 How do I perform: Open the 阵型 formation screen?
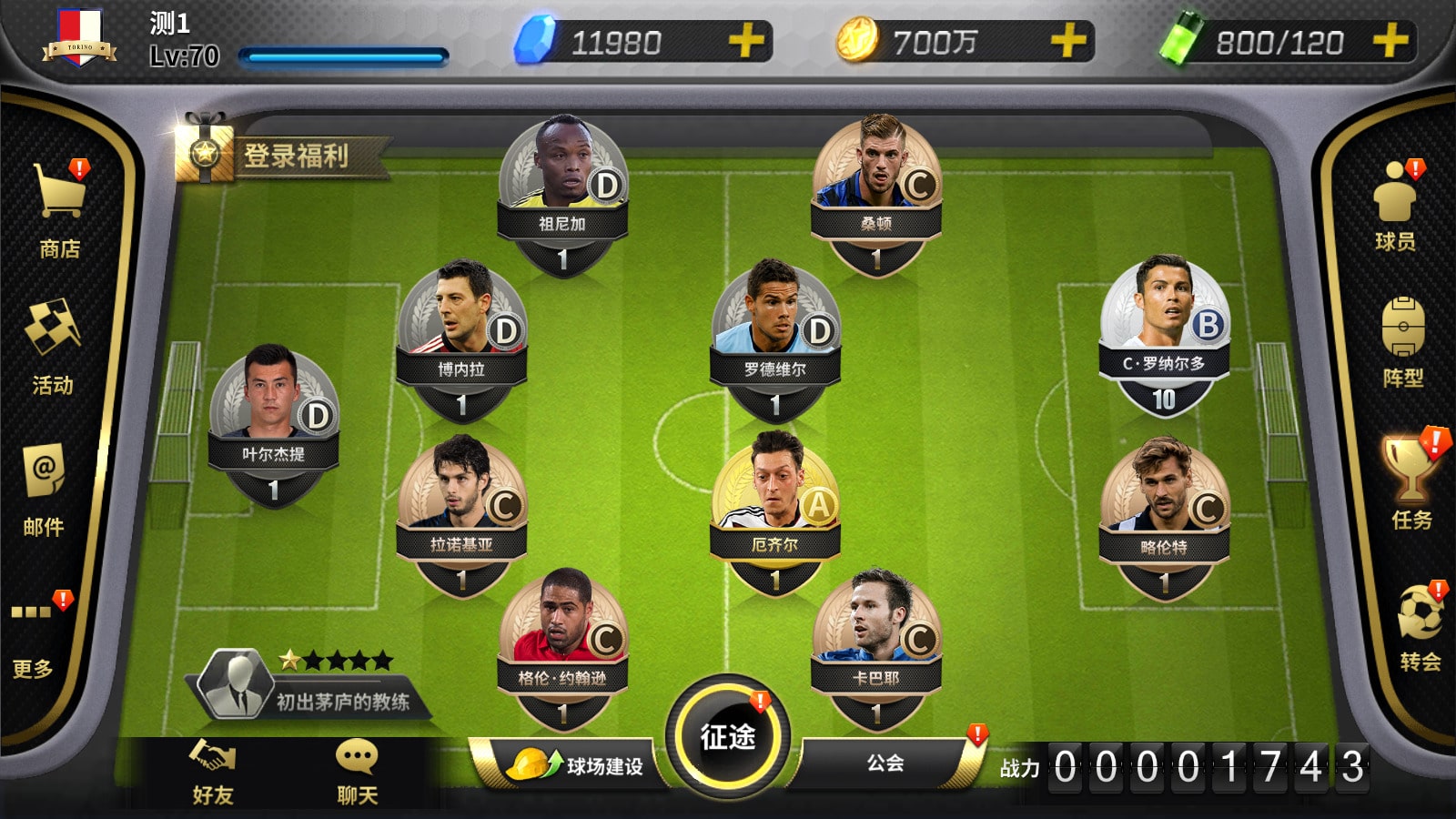pyautogui.click(x=1402, y=342)
